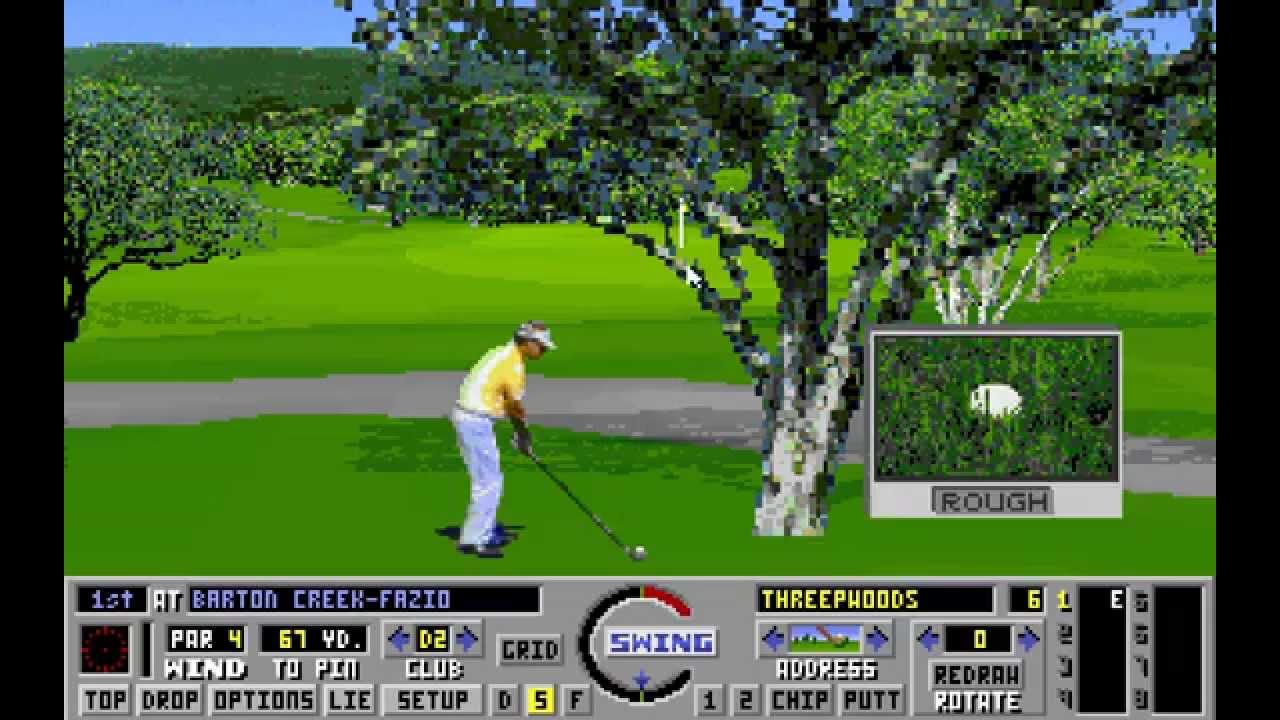
Task: Click the SWING button
Action: point(661,642)
